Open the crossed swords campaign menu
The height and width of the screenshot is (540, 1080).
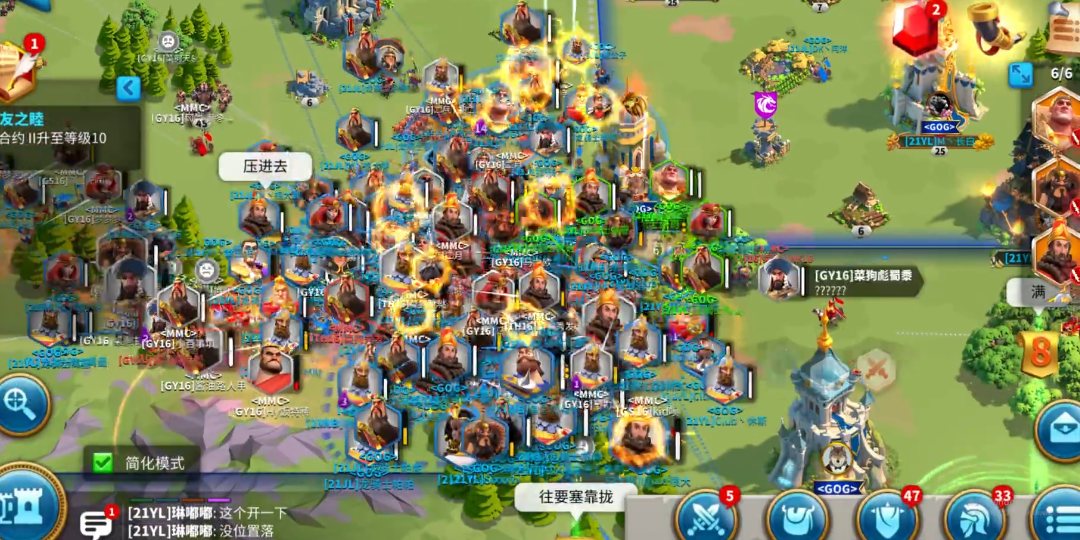[706, 517]
